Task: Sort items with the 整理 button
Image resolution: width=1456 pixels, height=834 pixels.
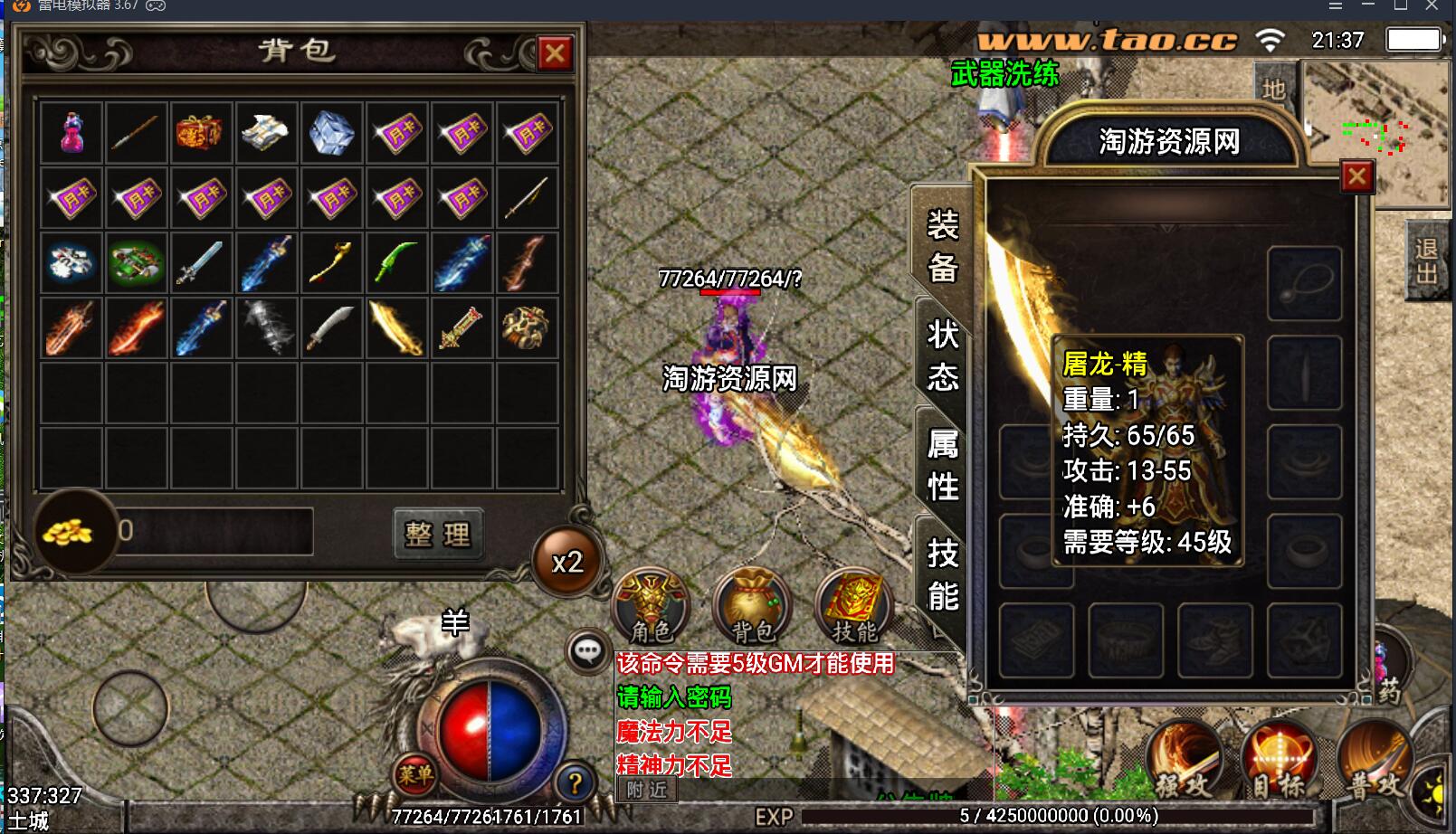Action: pyautogui.click(x=438, y=534)
